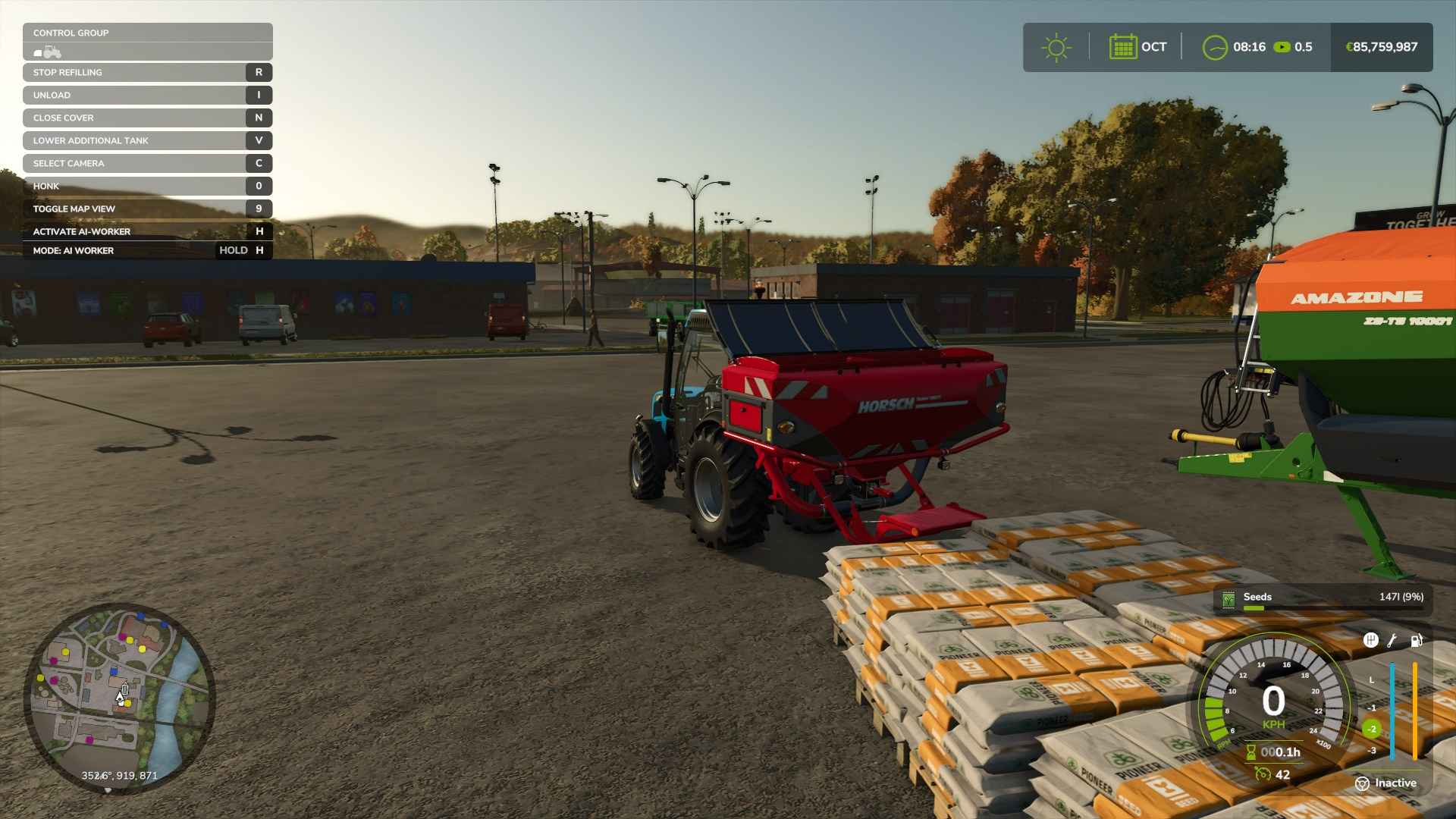The image size is (1456, 819).
Task: Toggle the green time-scale fast-forward icon
Action: pyautogui.click(x=1282, y=47)
